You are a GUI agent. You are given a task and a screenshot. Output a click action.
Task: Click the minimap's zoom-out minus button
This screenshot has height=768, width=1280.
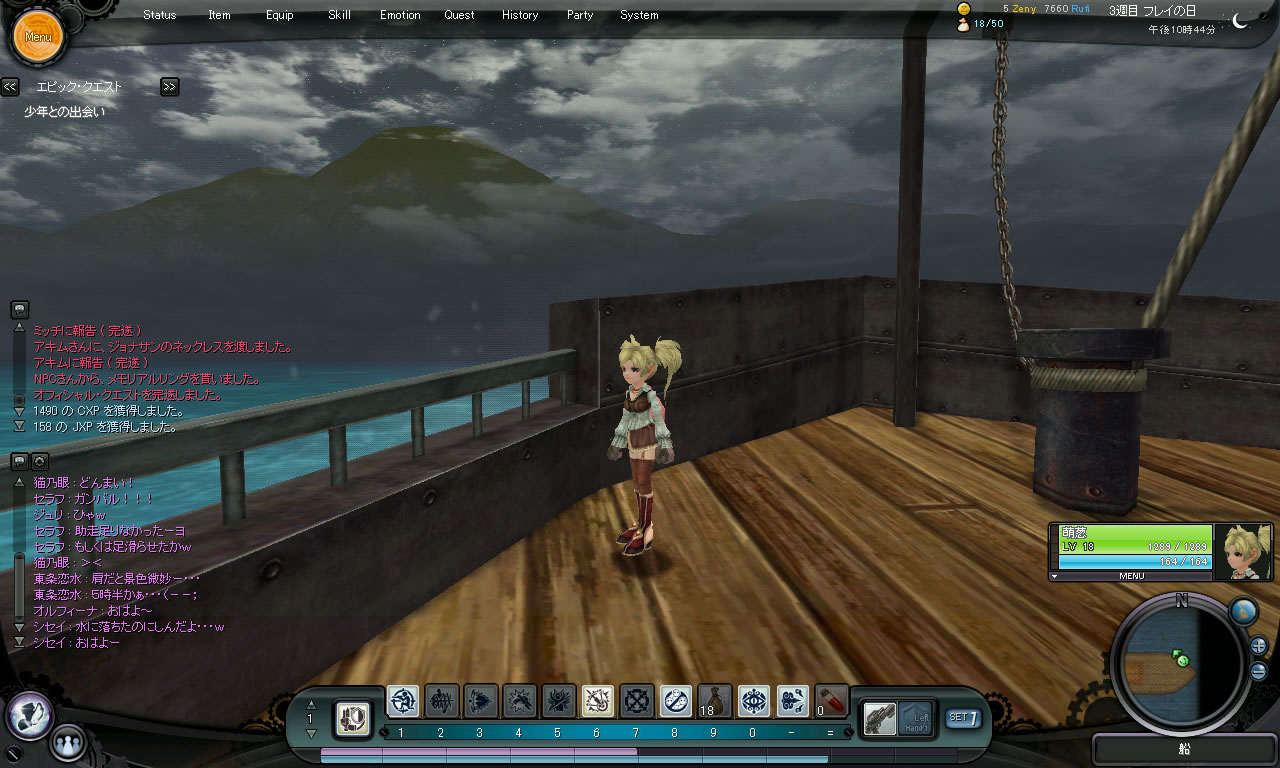point(1258,671)
